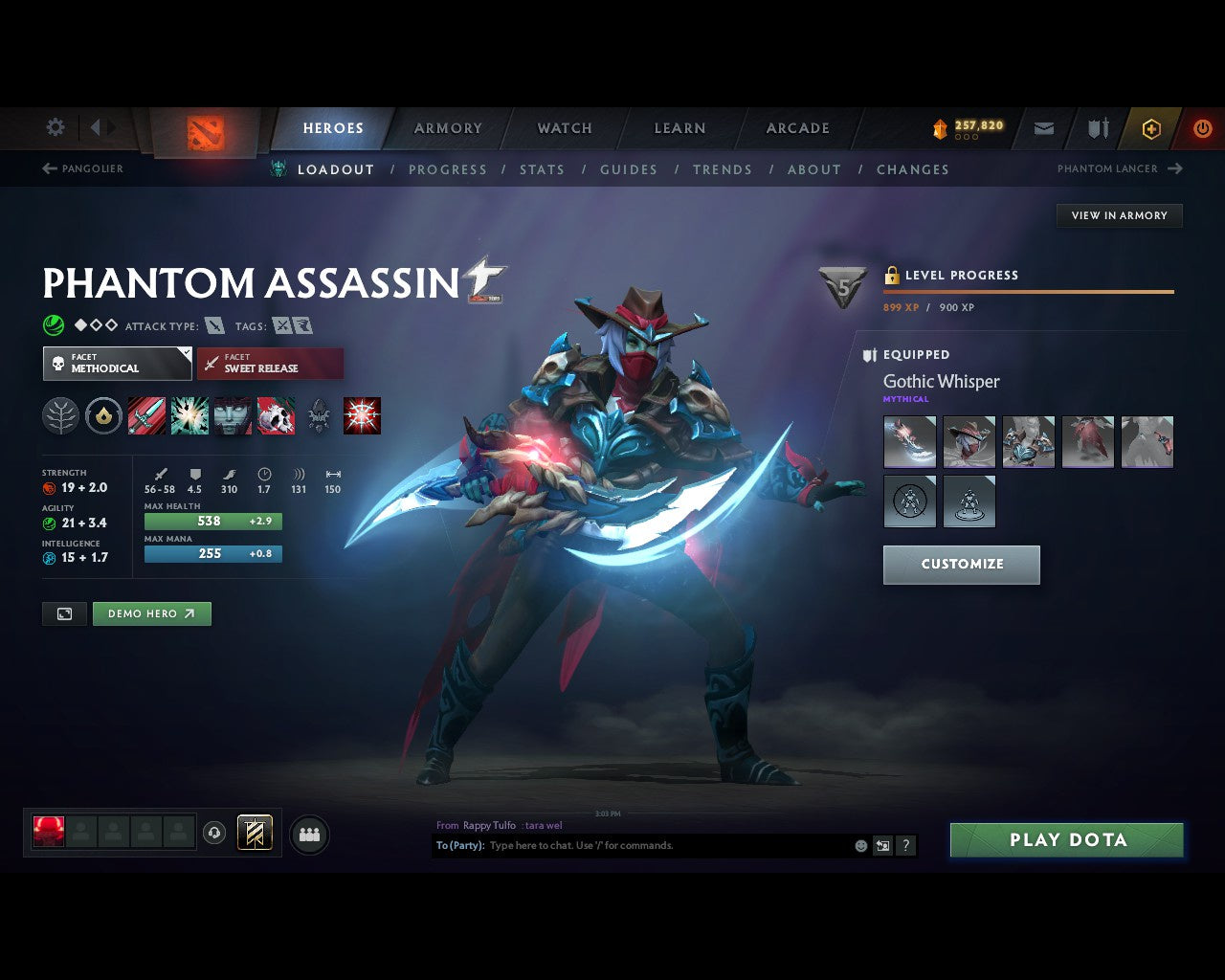
Task: Click the CUSTOMIZE button
Action: [x=961, y=565]
